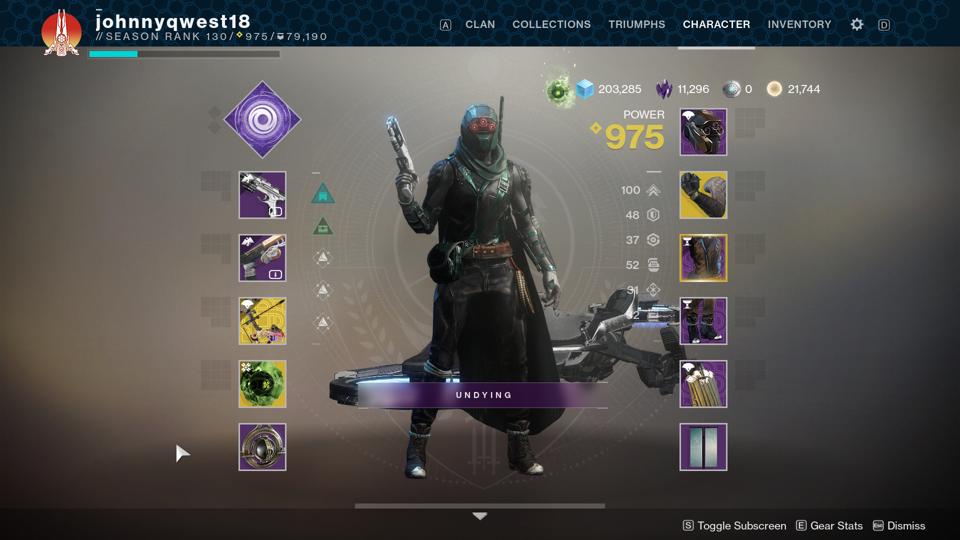
Task: Select the Character tab
Action: pos(716,24)
